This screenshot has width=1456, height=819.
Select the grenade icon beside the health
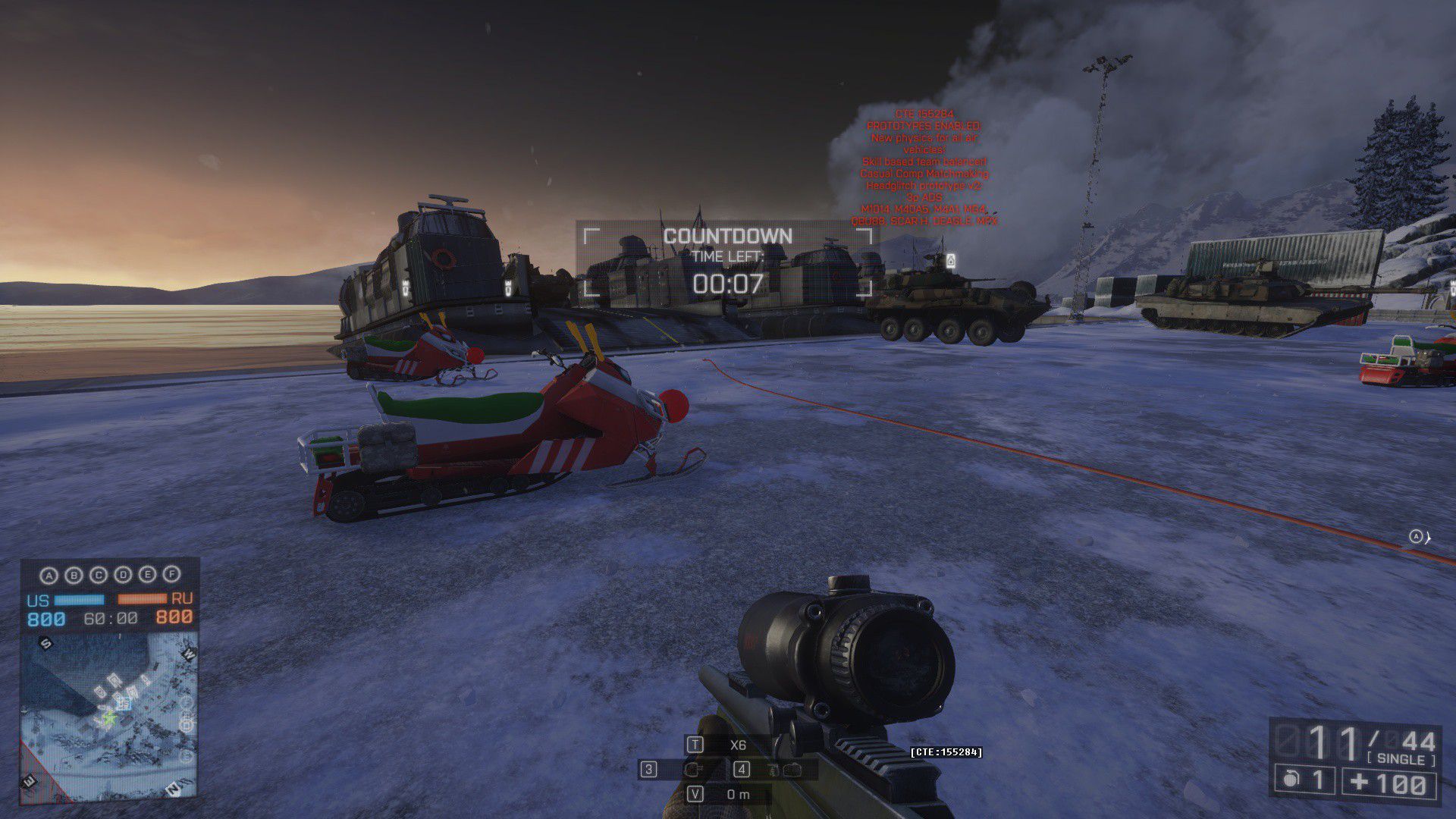click(x=1291, y=780)
